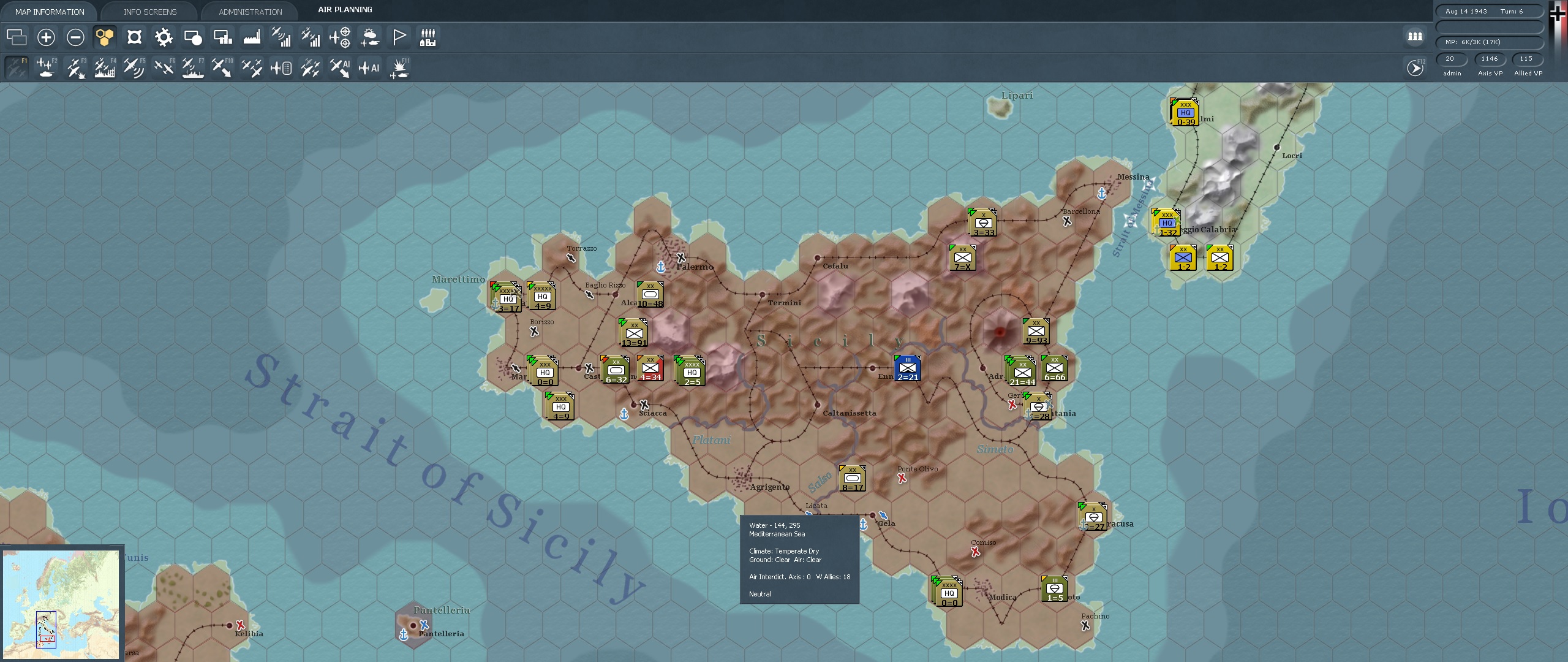Select the factory locations display icon

coord(252,37)
